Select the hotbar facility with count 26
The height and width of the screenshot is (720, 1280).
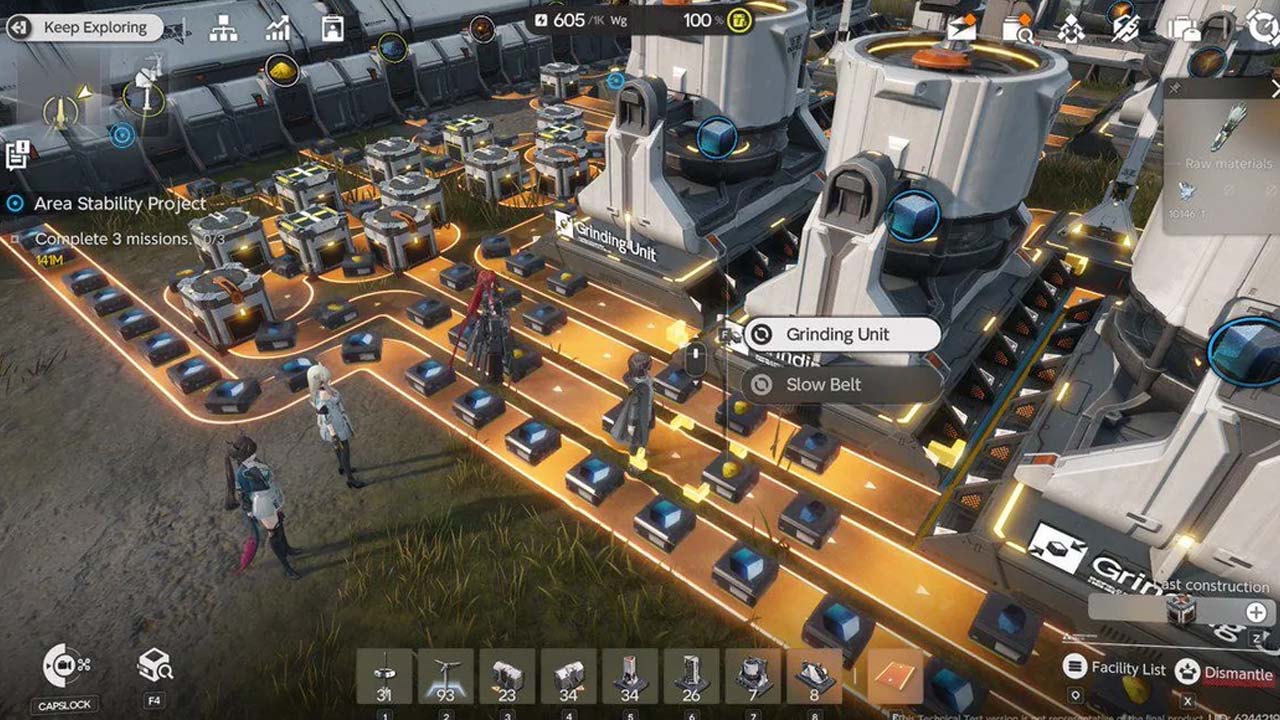click(691, 676)
